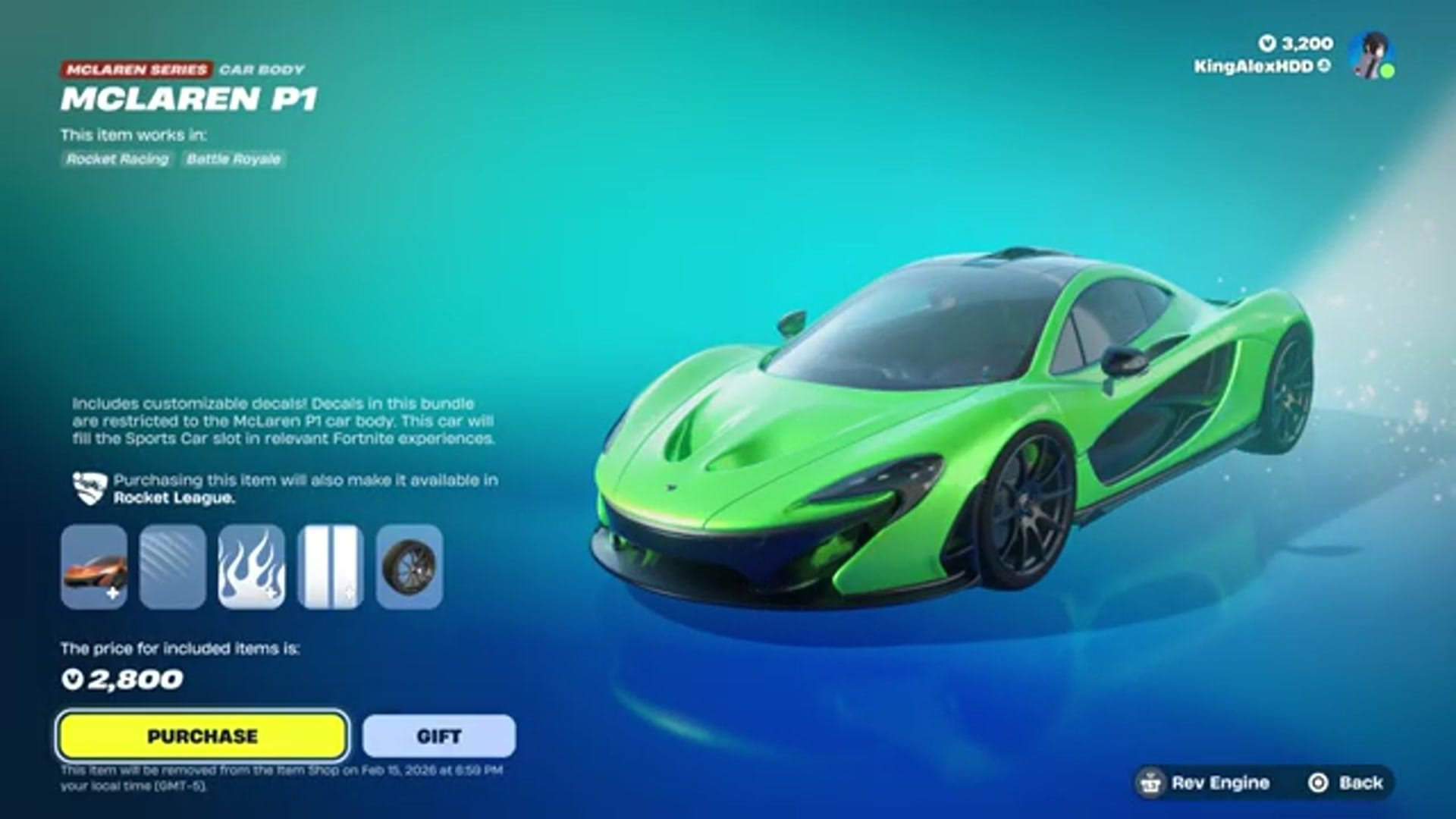Open the player avatar picture
This screenshot has width=1456, height=819.
(x=1369, y=55)
